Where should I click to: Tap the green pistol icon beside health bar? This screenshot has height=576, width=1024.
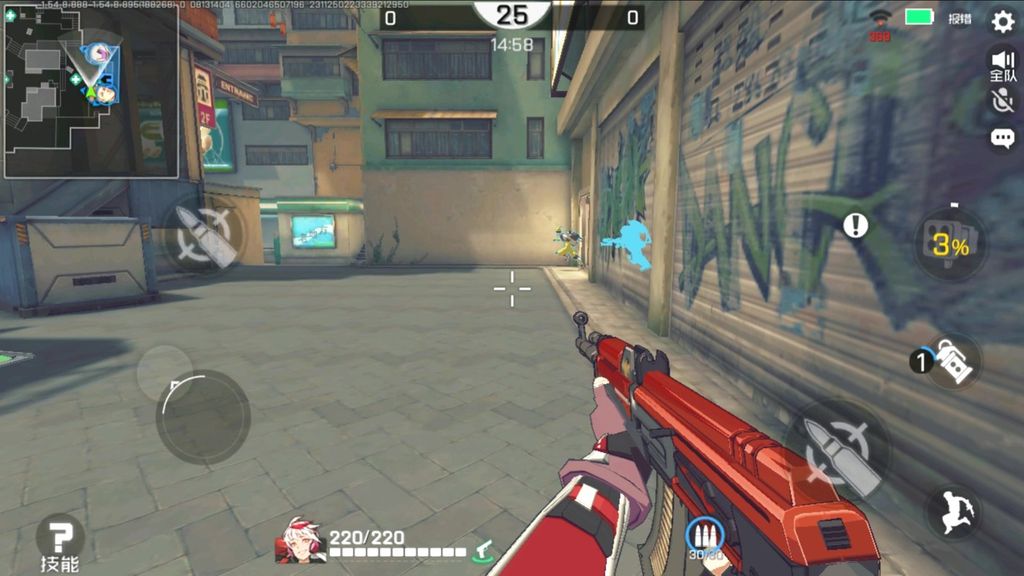tap(484, 548)
